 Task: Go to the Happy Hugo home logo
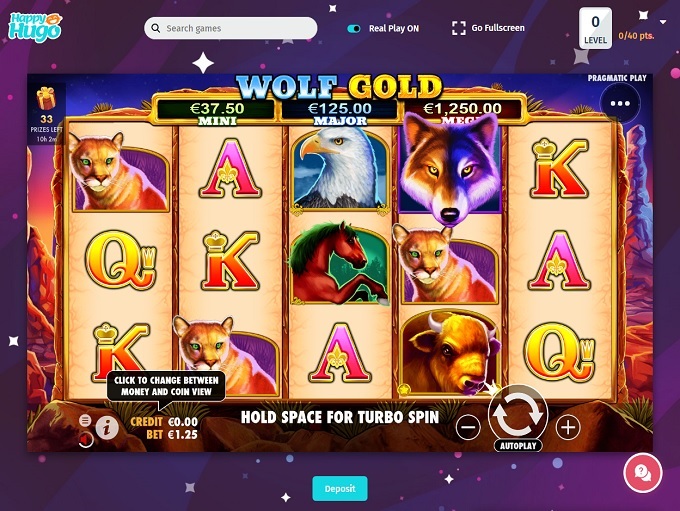(x=35, y=27)
